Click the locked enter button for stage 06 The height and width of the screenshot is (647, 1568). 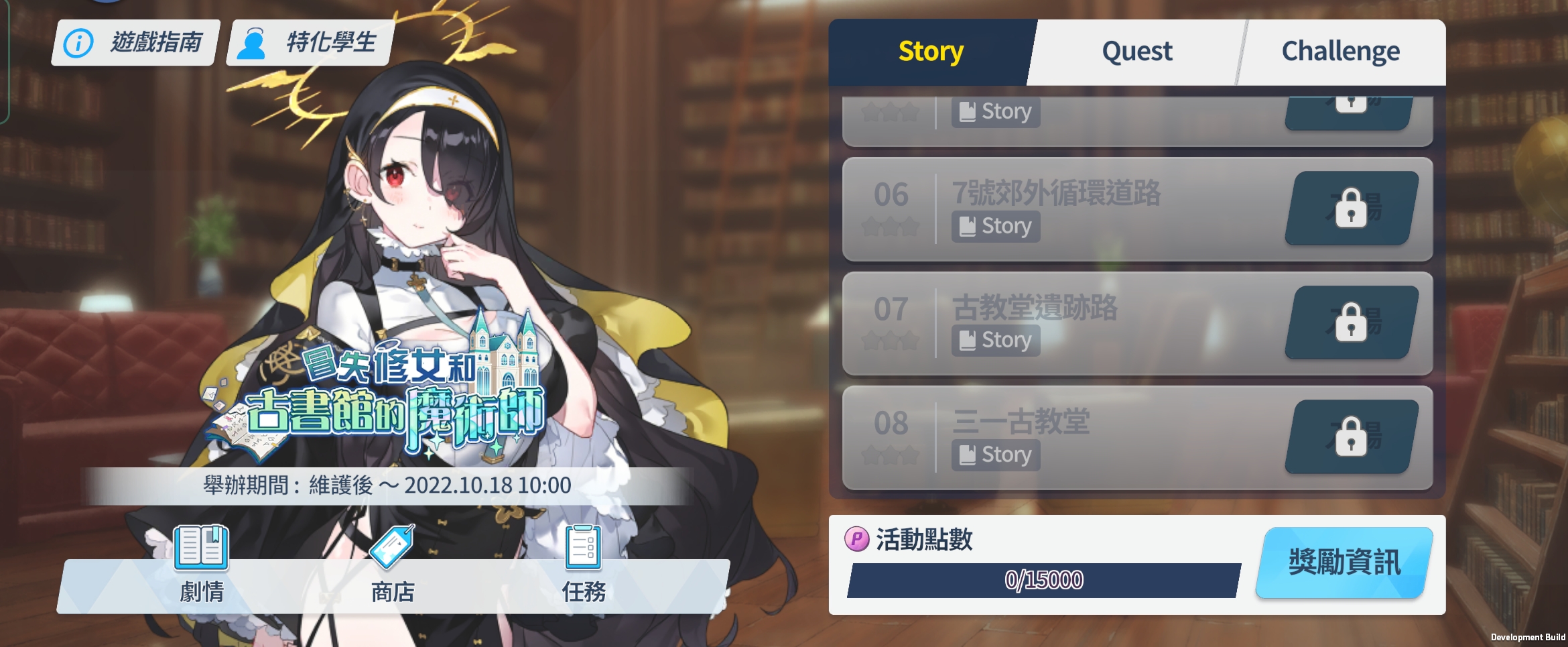pos(1351,209)
